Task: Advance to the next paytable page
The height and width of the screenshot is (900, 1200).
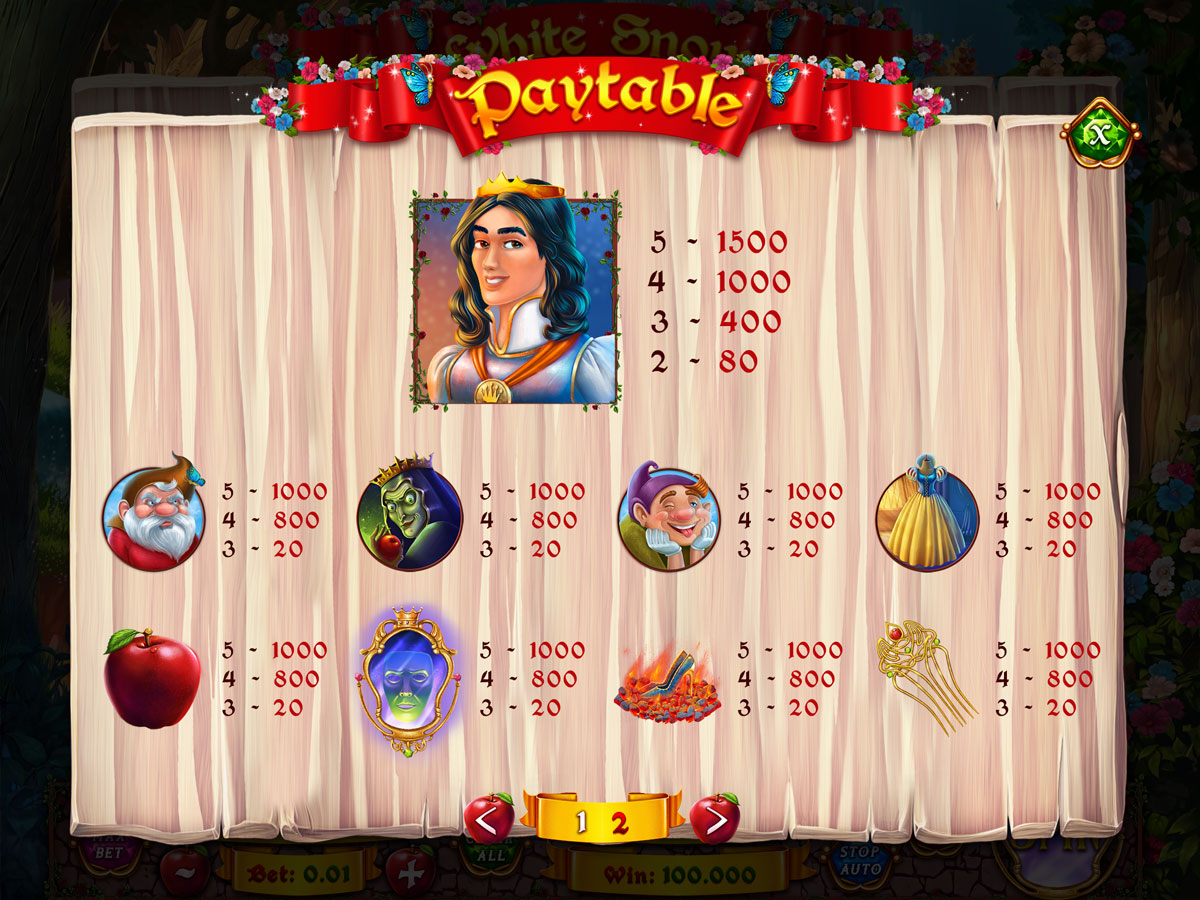Action: click(715, 820)
